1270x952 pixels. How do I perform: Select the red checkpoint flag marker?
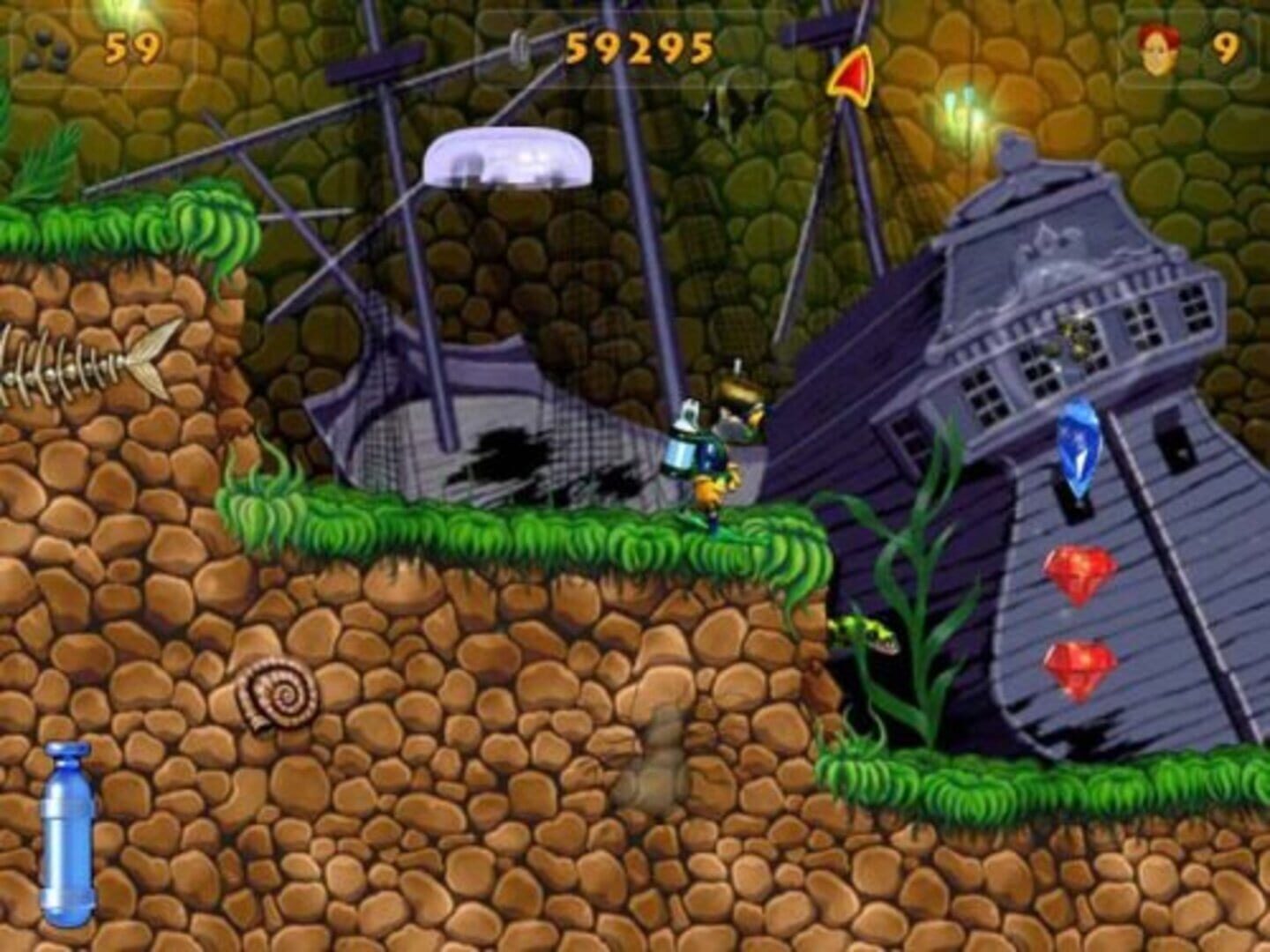point(849,75)
